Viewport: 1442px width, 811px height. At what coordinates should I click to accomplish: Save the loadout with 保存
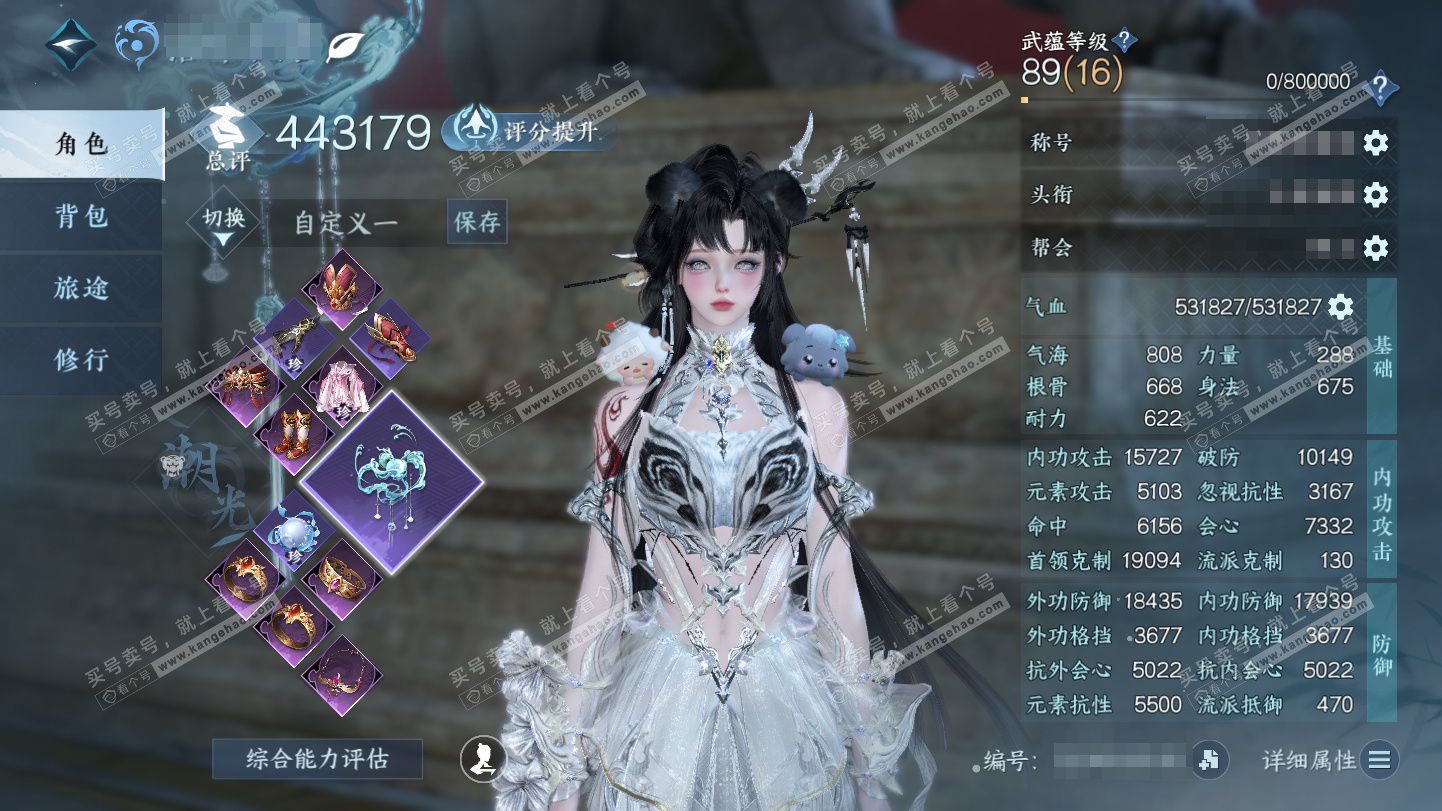pyautogui.click(x=477, y=222)
